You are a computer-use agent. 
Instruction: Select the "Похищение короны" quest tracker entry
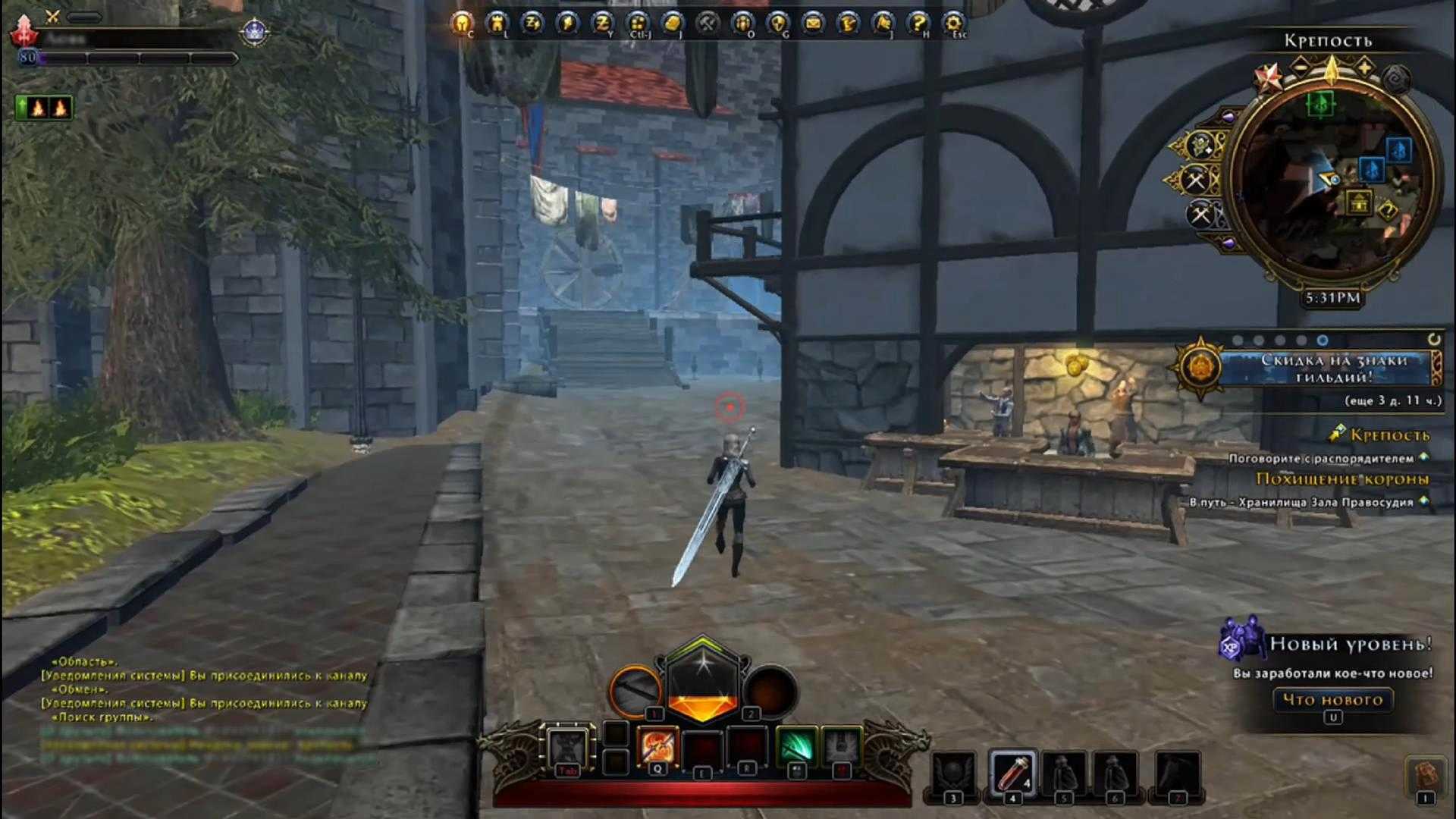click(x=1342, y=479)
